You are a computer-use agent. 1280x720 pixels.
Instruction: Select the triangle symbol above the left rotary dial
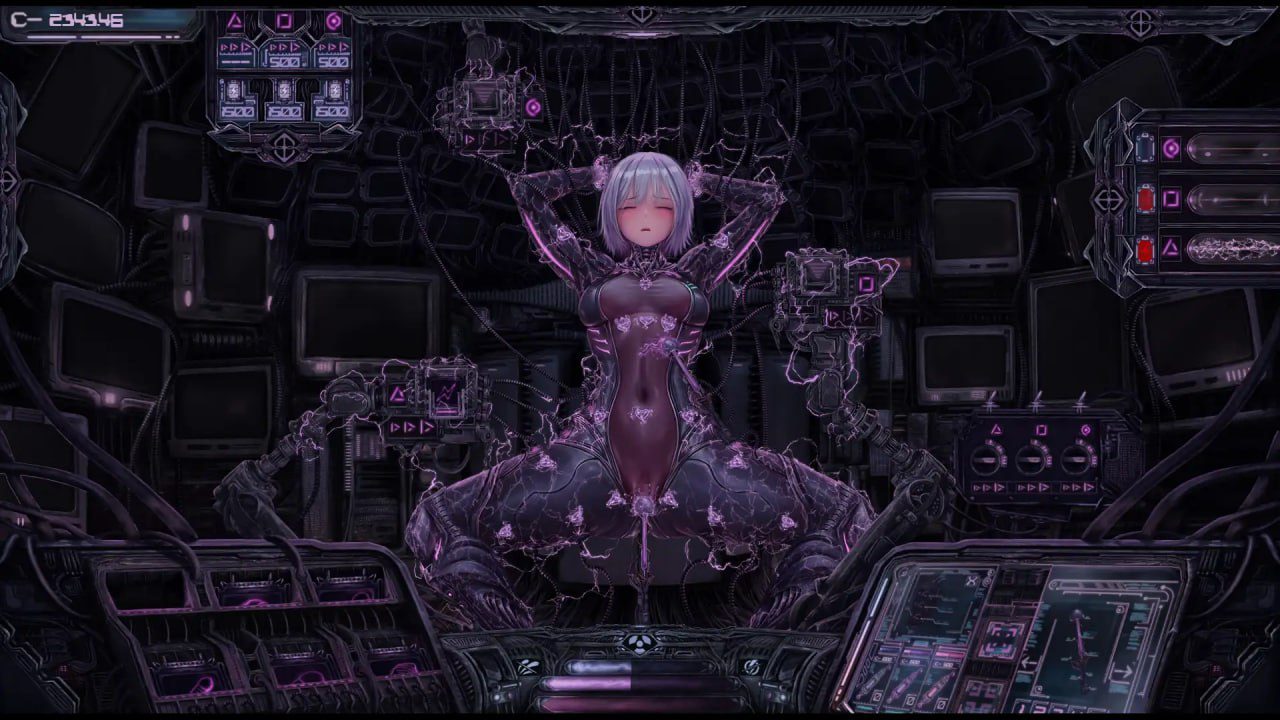(x=996, y=429)
